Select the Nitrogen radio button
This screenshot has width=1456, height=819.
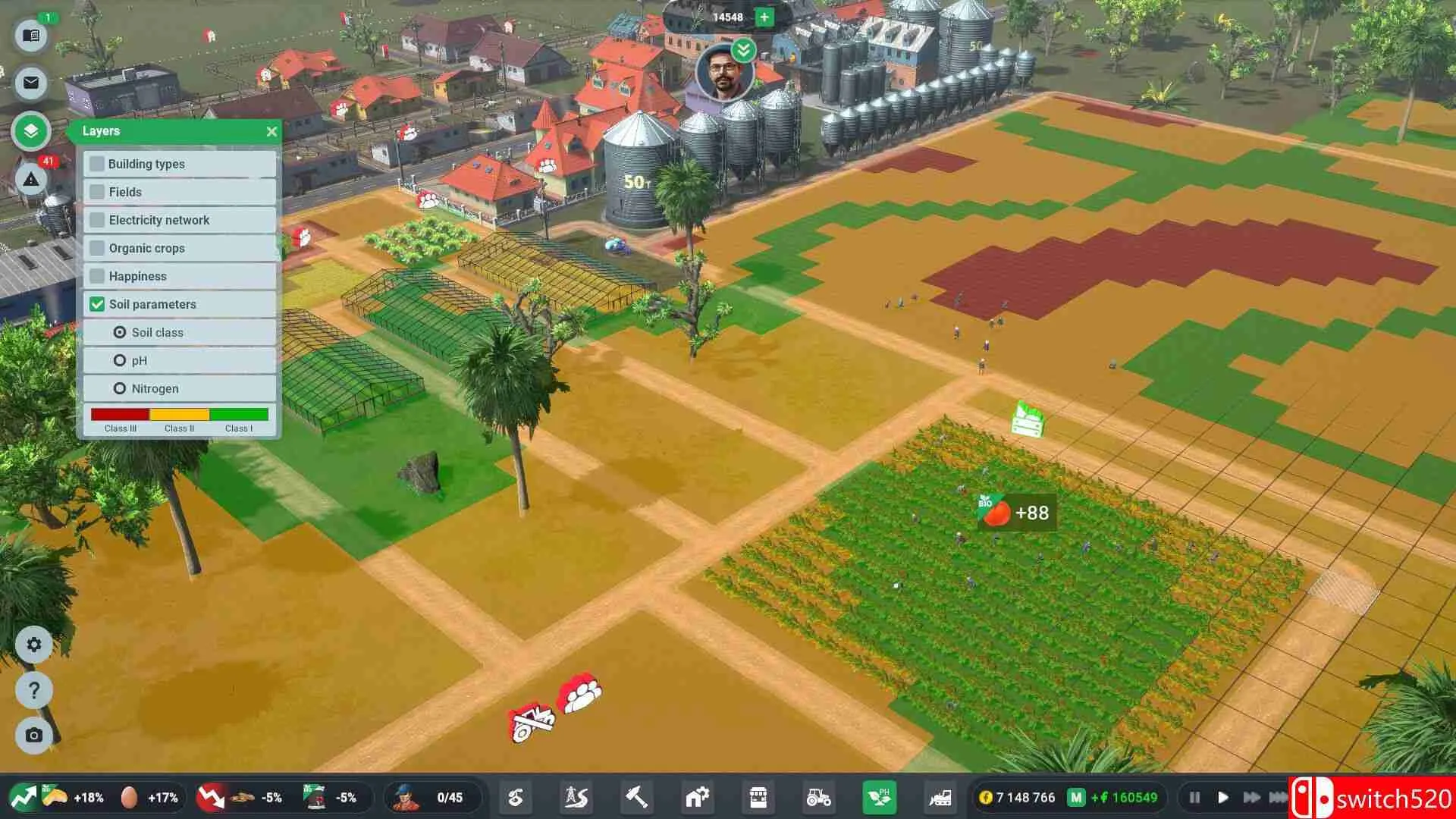point(120,388)
